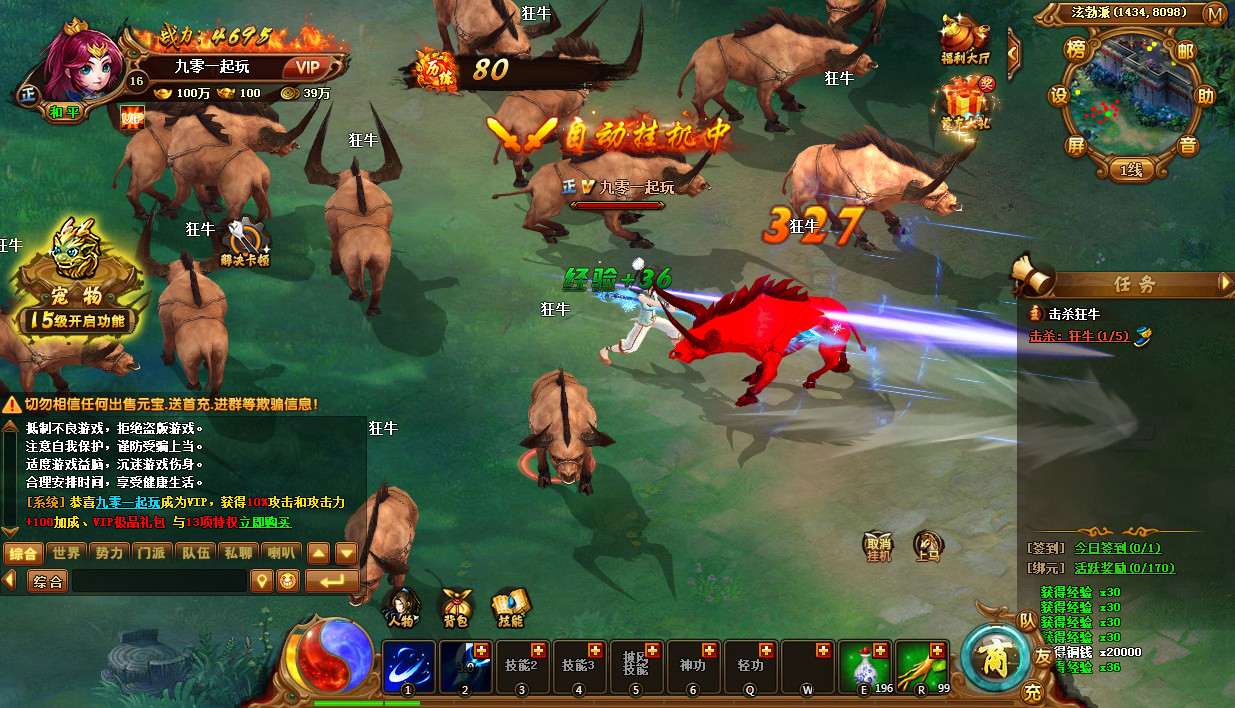Mount up using the 上马 icon
1235x708 pixels.
tap(928, 546)
